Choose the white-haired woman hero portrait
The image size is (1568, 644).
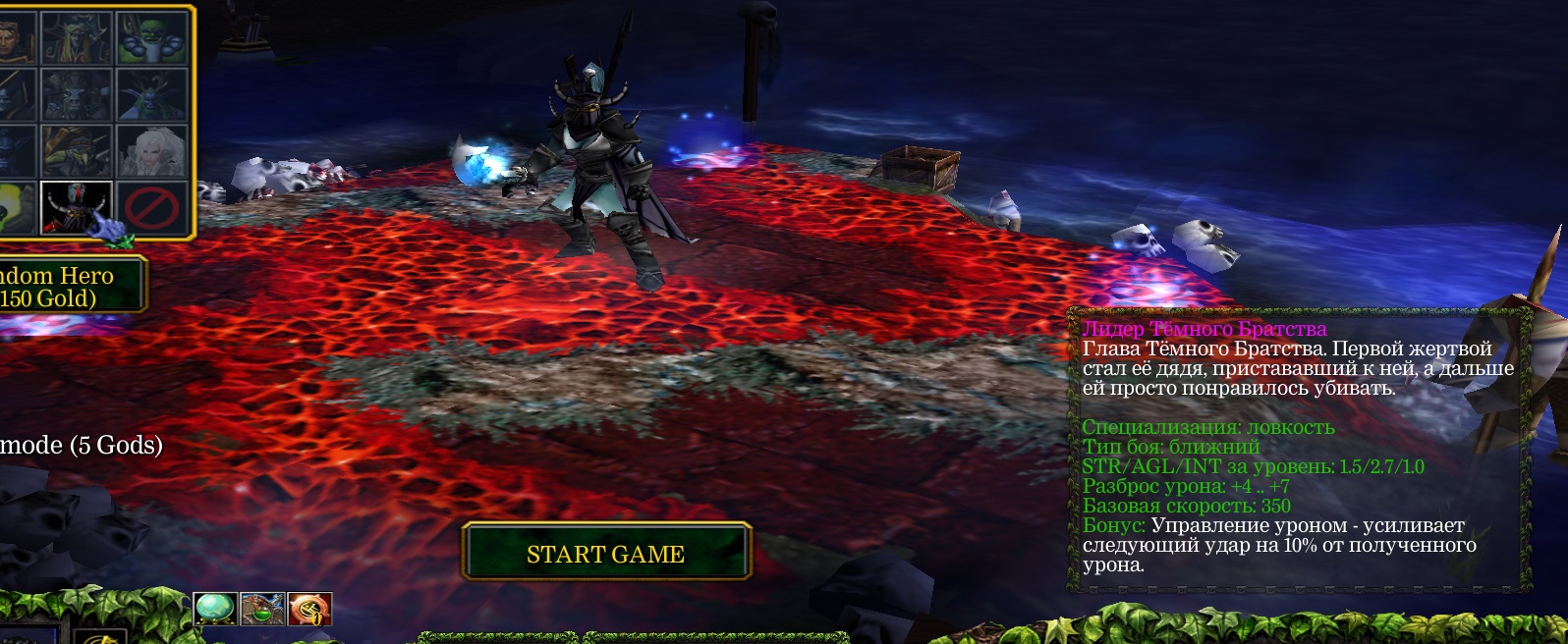click(152, 151)
